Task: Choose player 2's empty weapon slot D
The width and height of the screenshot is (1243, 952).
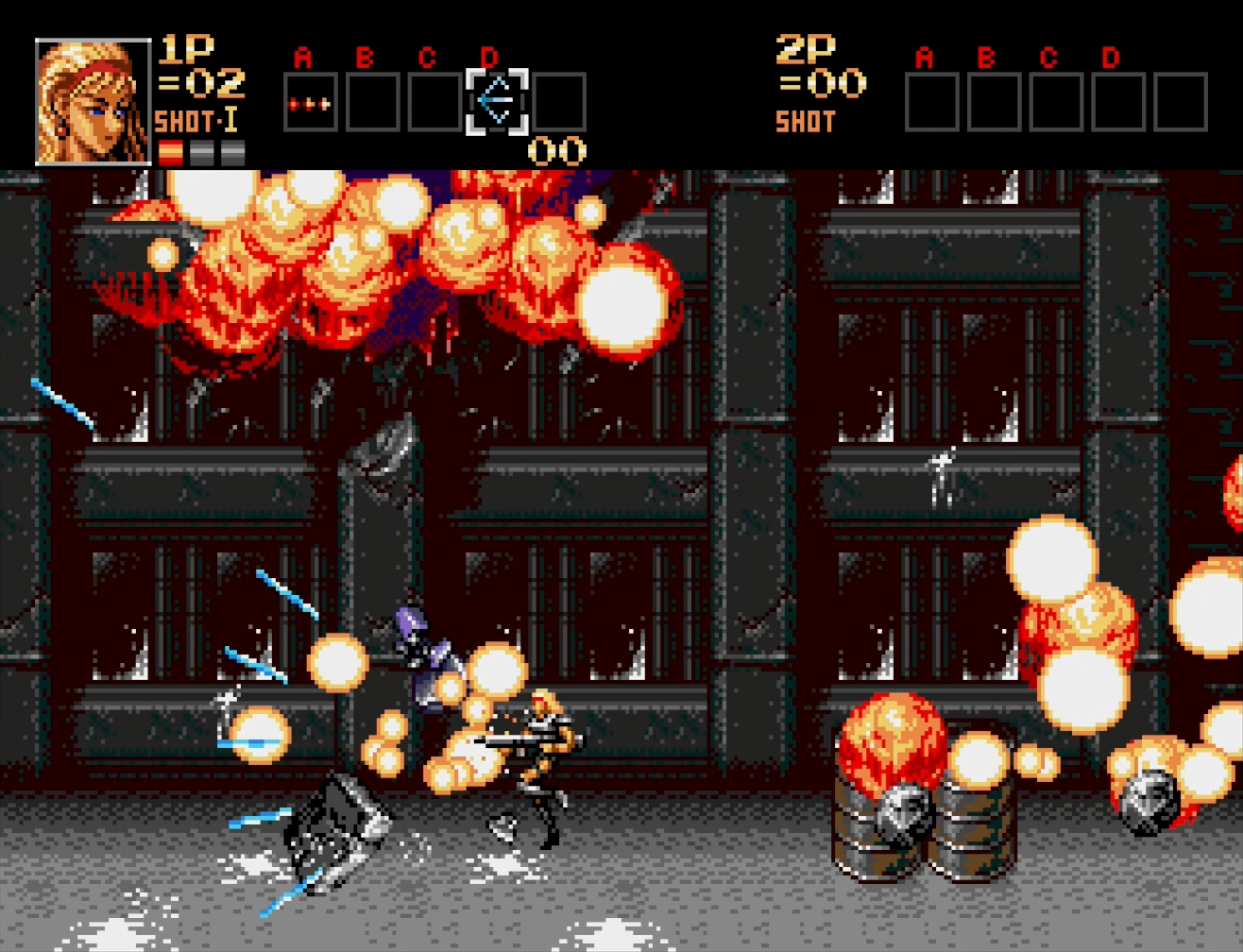Action: 1118,102
